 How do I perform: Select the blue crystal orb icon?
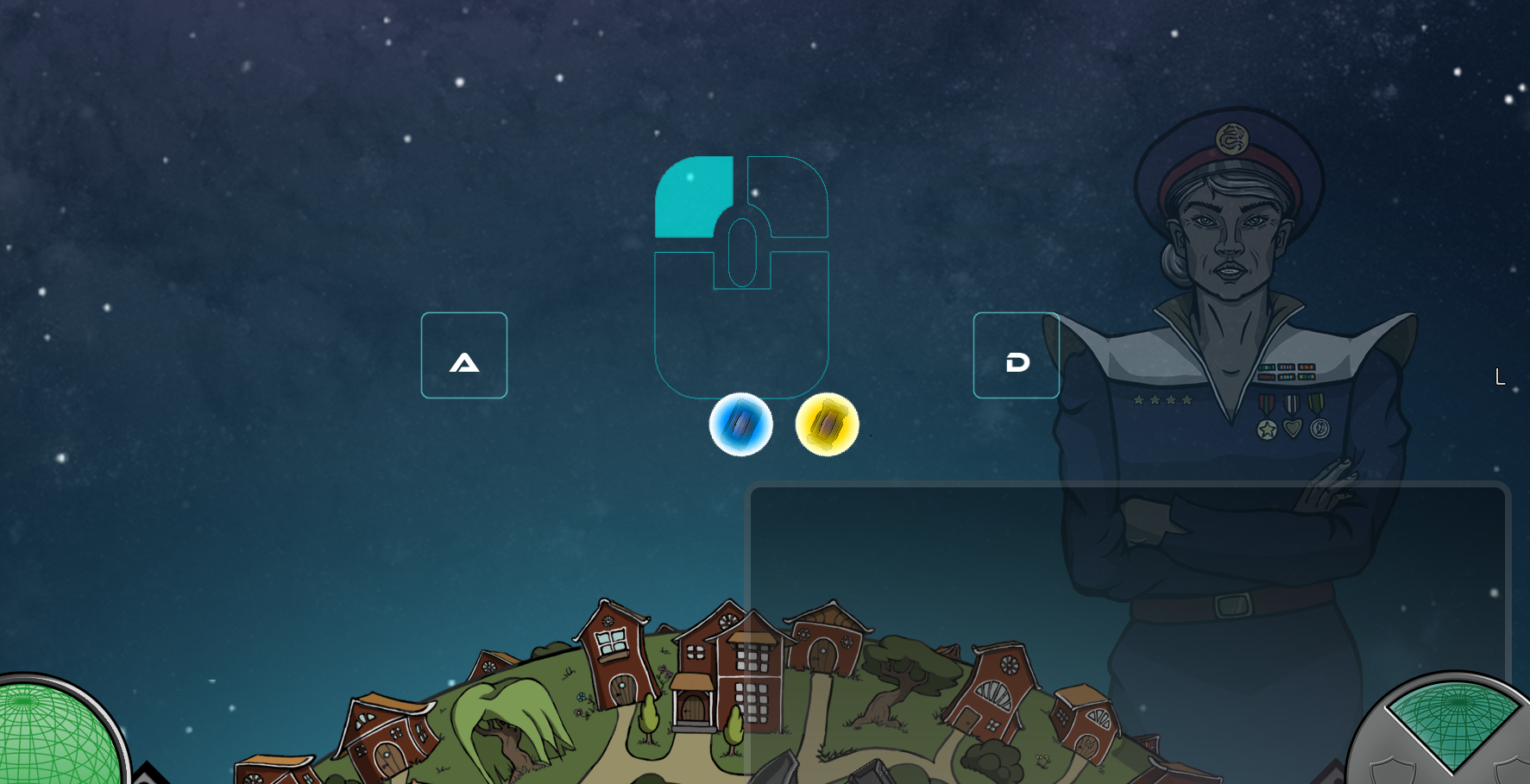pos(740,424)
